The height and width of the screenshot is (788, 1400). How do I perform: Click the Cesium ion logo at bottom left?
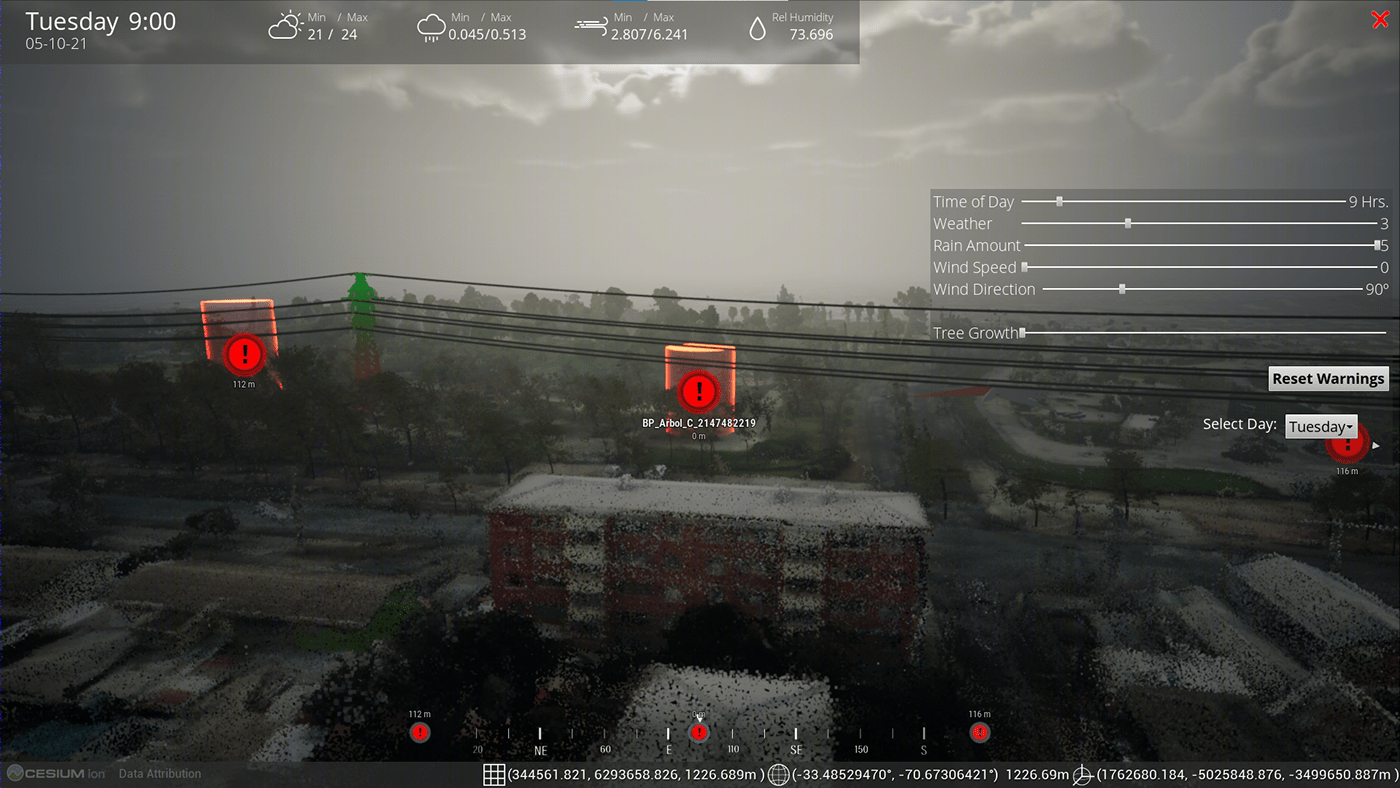coord(55,773)
